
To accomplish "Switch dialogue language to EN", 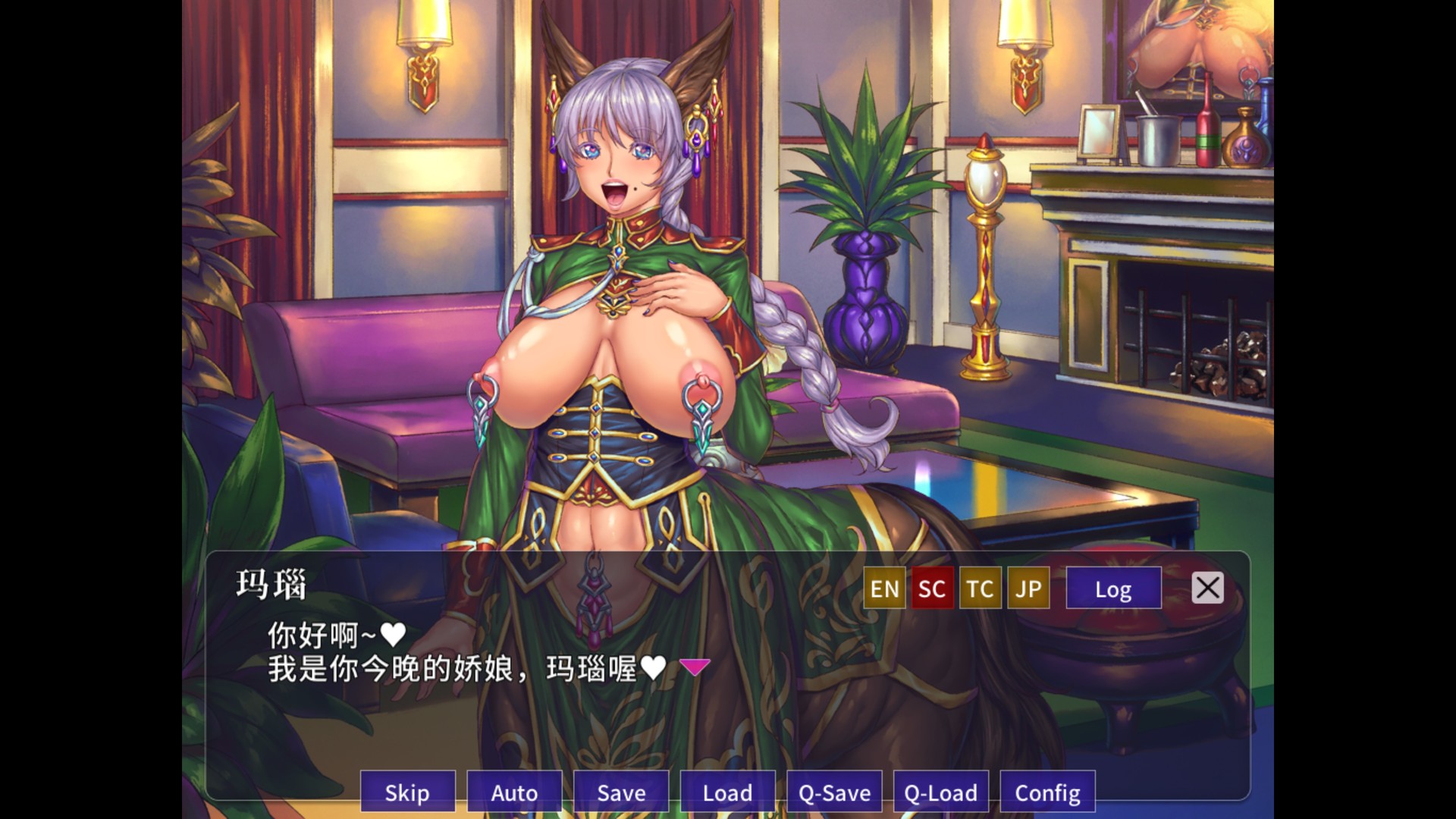I will coord(884,588).
